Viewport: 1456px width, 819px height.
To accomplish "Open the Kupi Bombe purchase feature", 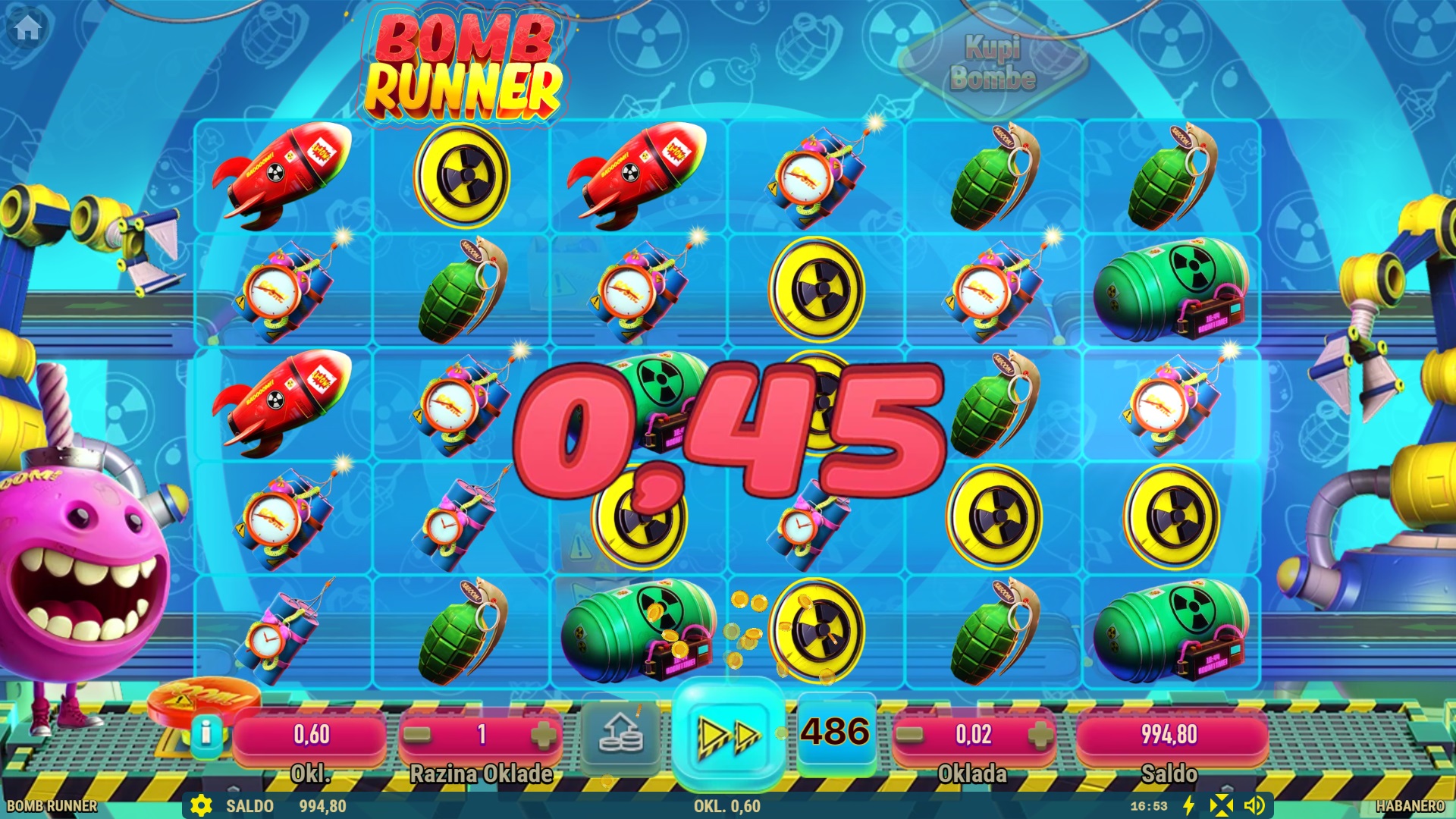I will (x=993, y=64).
